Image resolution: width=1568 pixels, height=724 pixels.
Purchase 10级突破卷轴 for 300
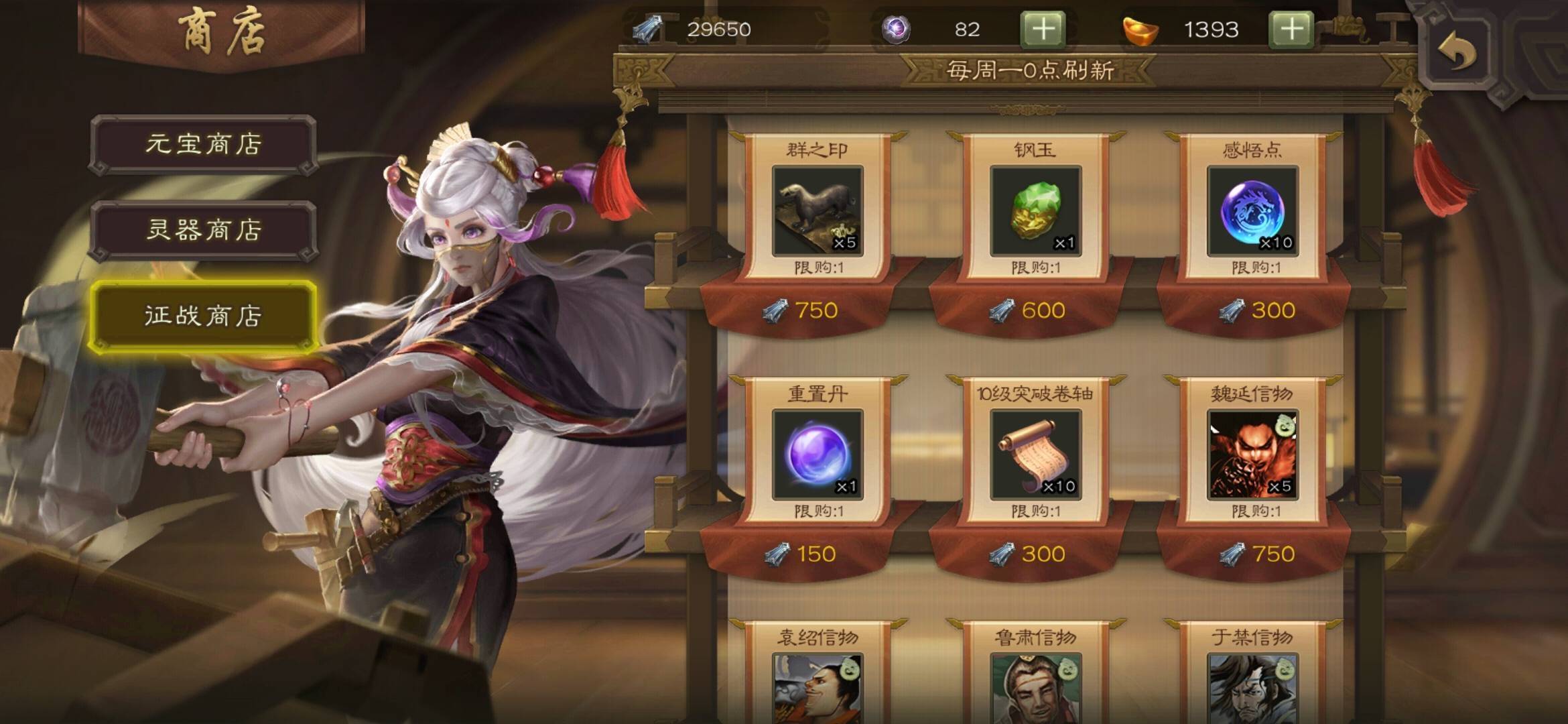(x=1028, y=554)
